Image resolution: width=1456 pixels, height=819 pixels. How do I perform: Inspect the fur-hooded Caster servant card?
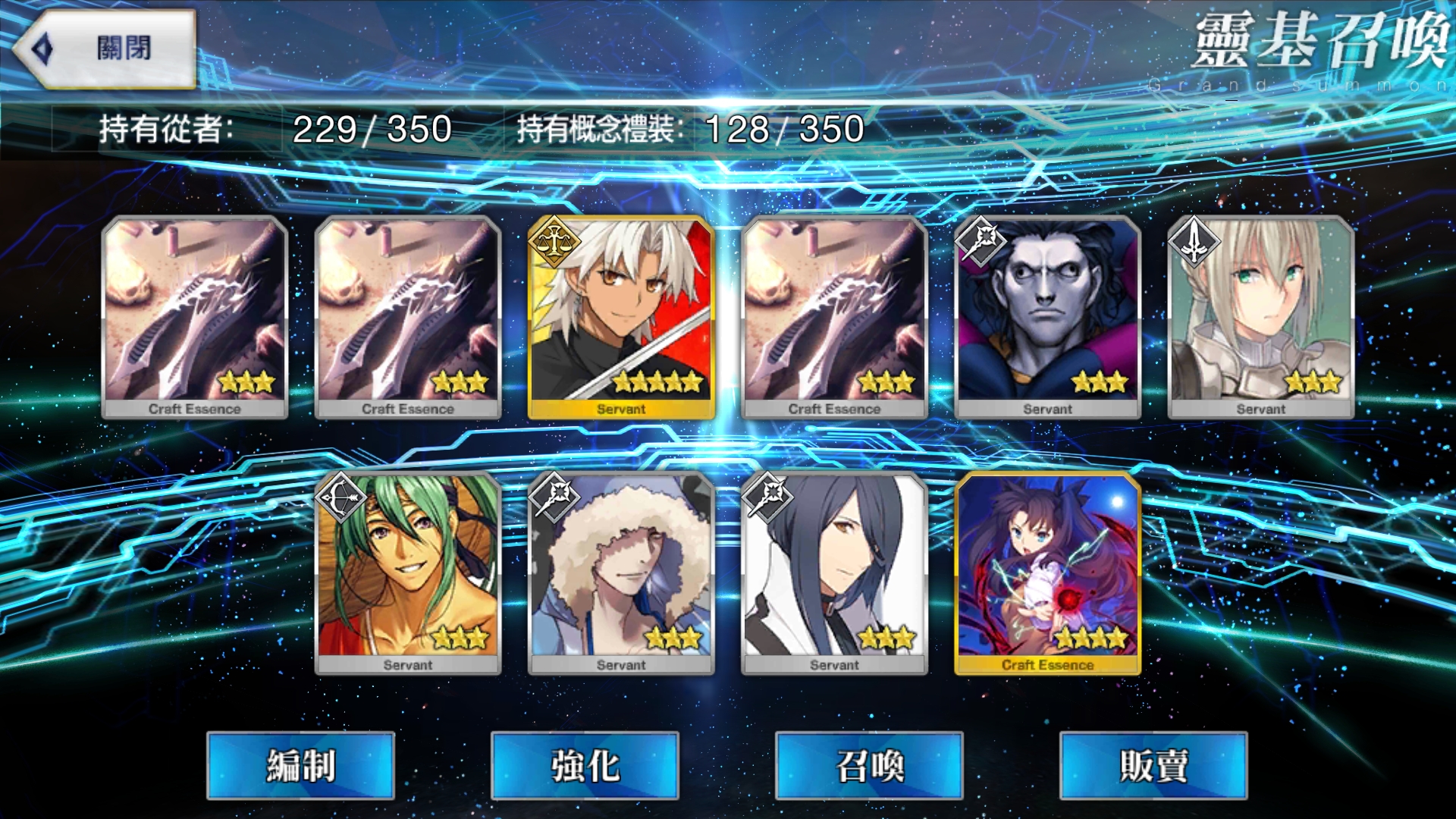[x=621, y=573]
